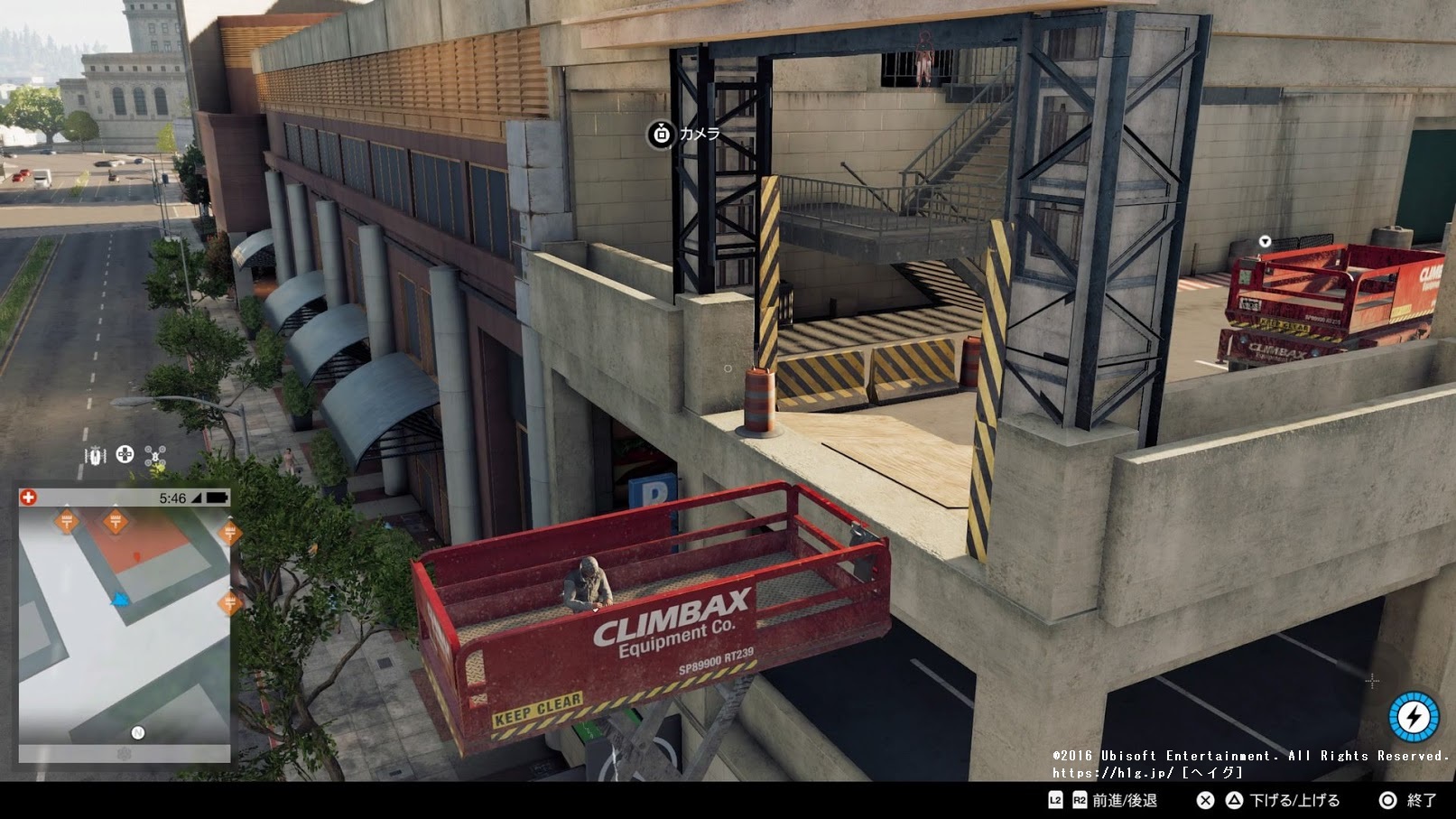Viewport: 1456px width, 819px height.
Task: Select the カメラ camera hack icon
Action: (662, 135)
